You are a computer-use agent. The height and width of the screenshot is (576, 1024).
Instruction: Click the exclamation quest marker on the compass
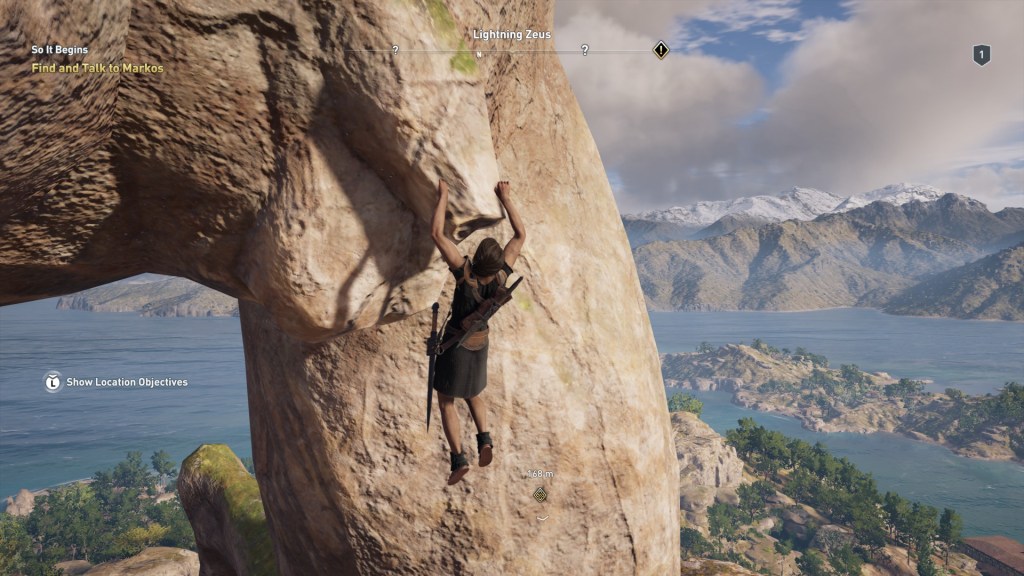(660, 49)
